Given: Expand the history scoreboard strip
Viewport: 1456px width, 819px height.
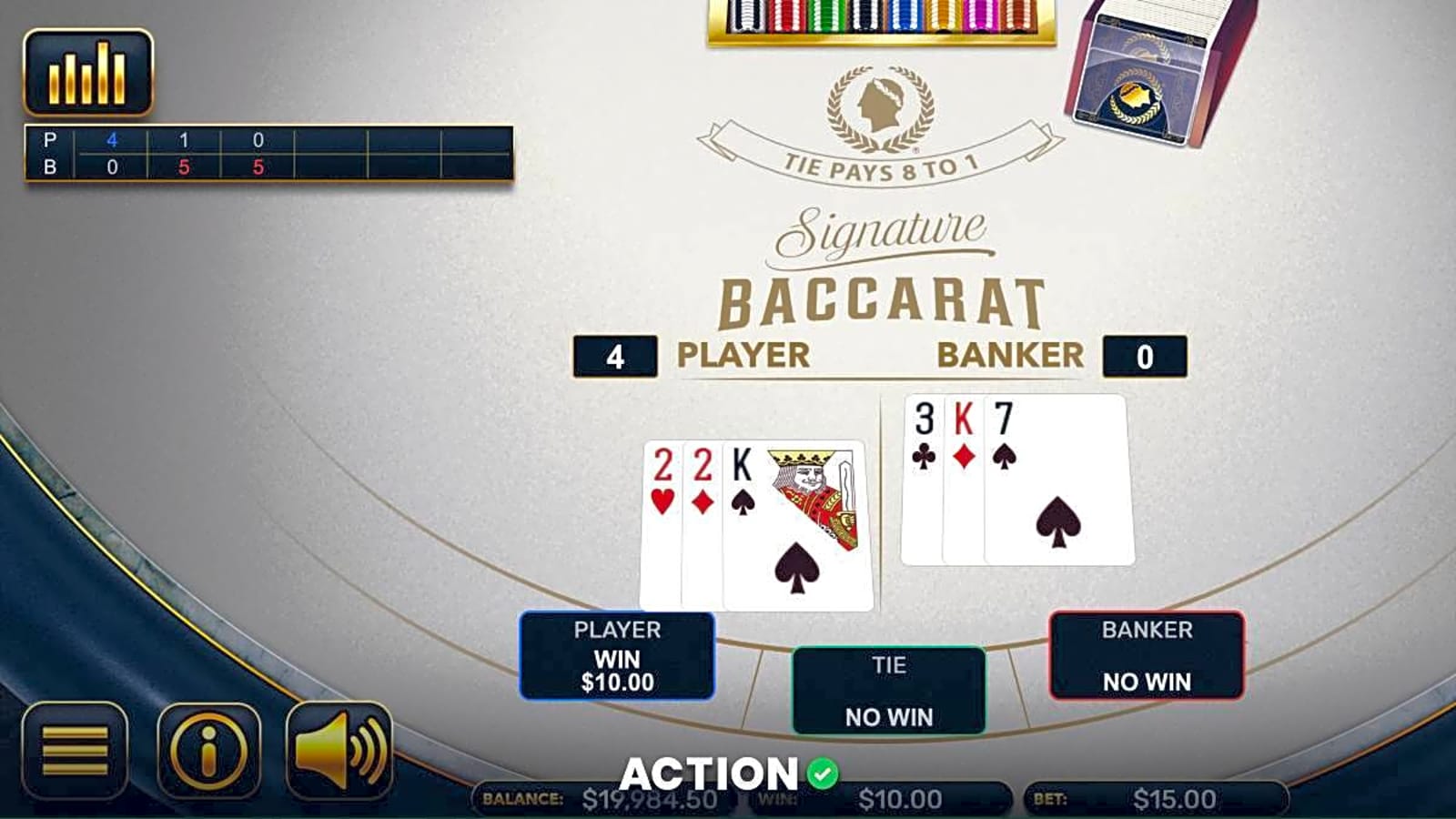Looking at the screenshot, I should [x=268, y=153].
